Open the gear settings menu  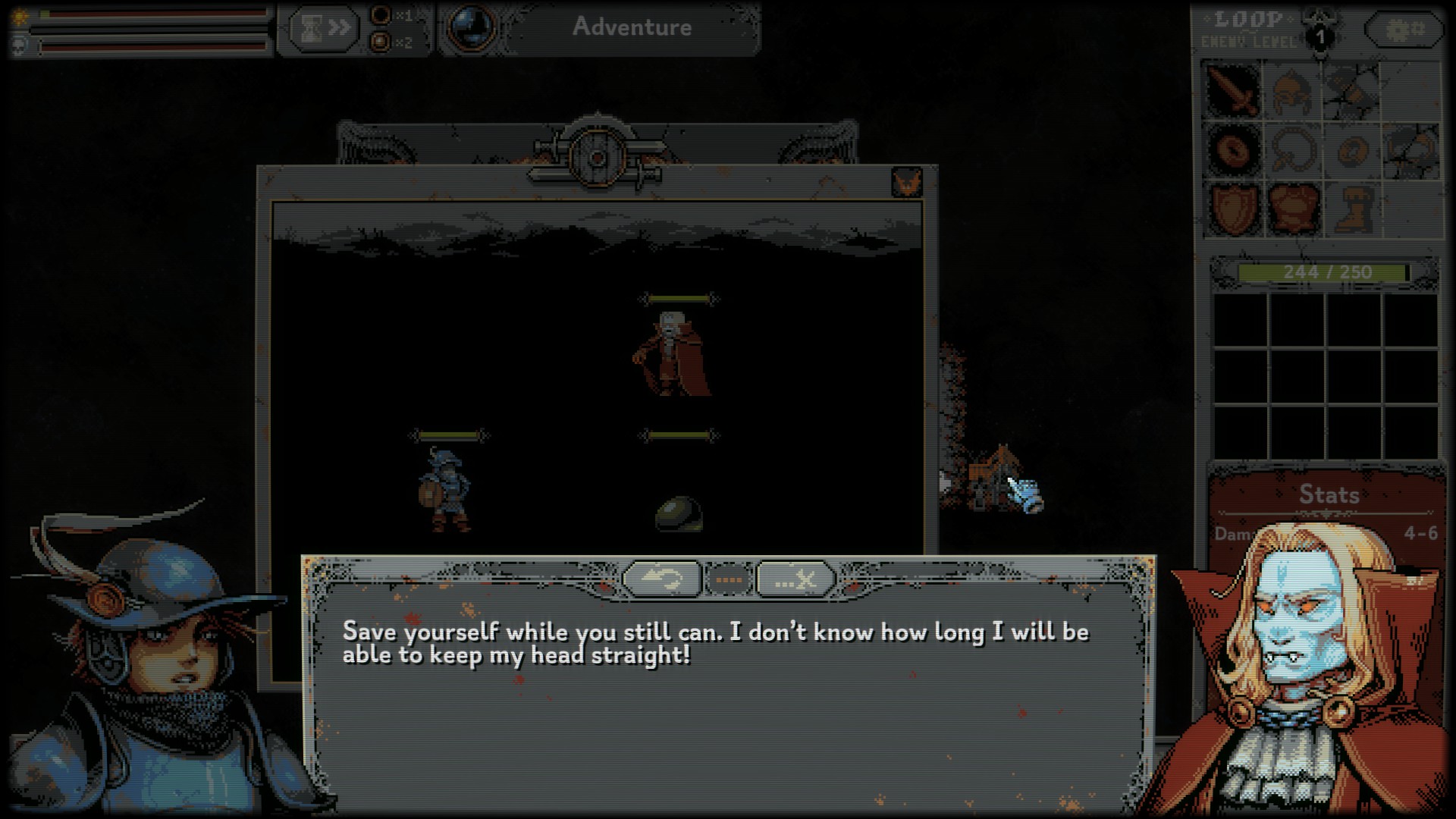coord(1404,30)
